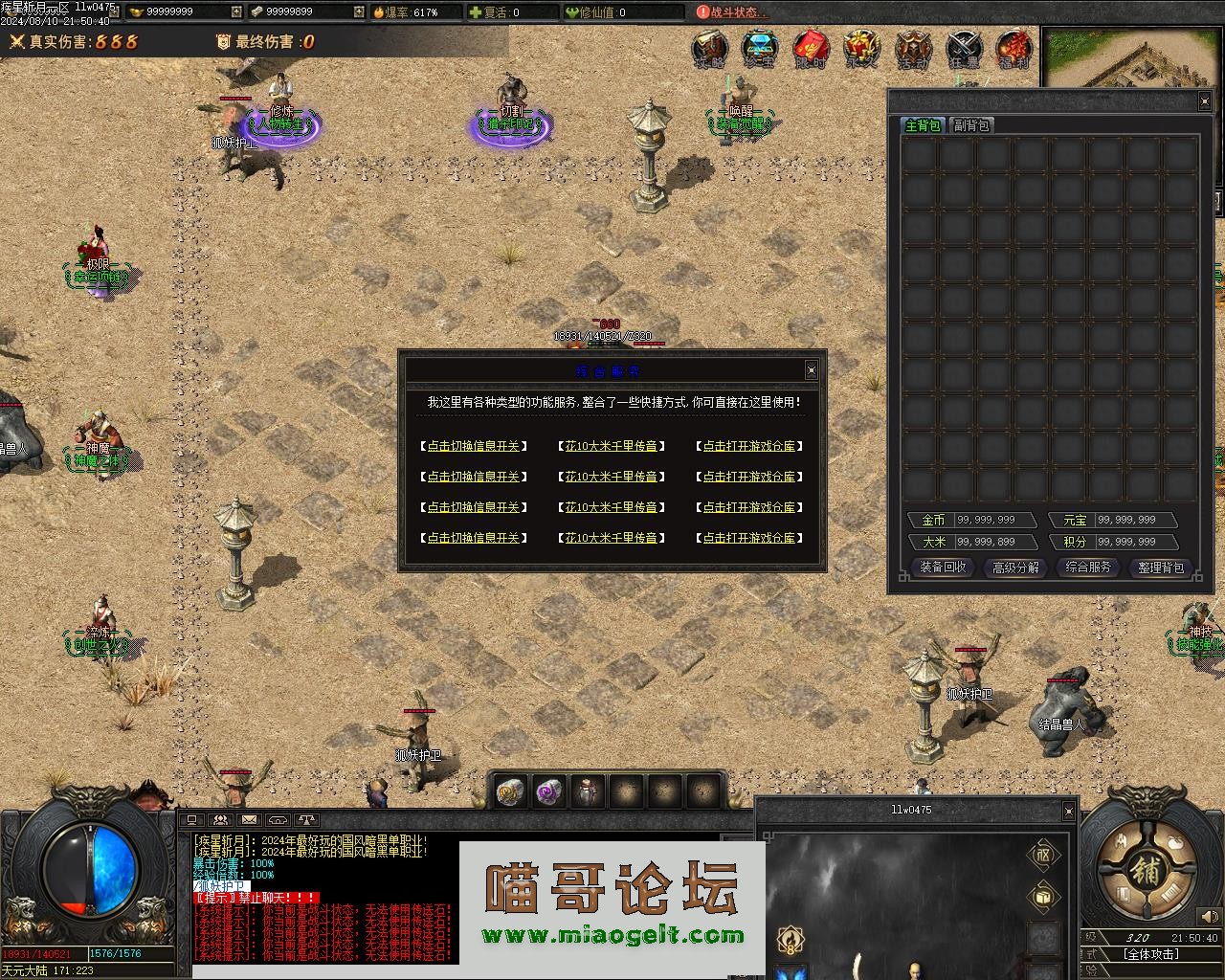Open the 狂暴 crossed swords icon

(964, 49)
